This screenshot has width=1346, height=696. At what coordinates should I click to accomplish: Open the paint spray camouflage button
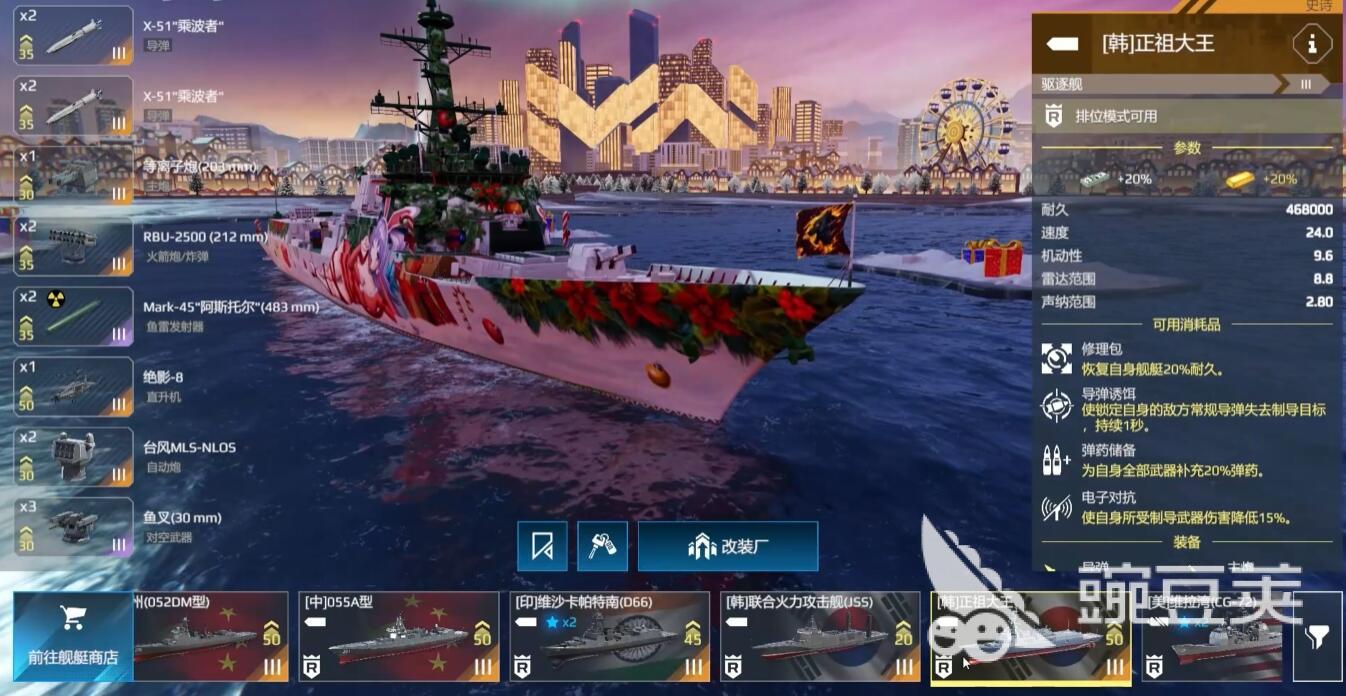click(x=602, y=546)
